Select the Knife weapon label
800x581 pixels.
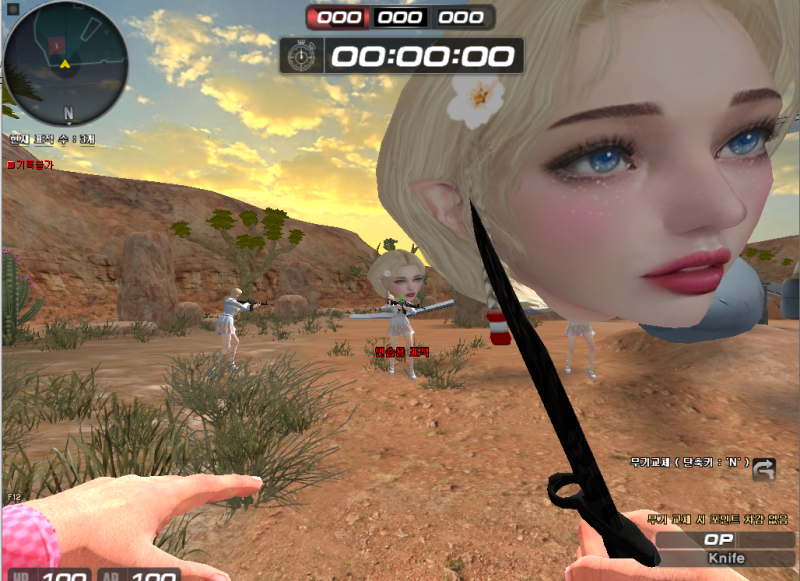coord(726,558)
